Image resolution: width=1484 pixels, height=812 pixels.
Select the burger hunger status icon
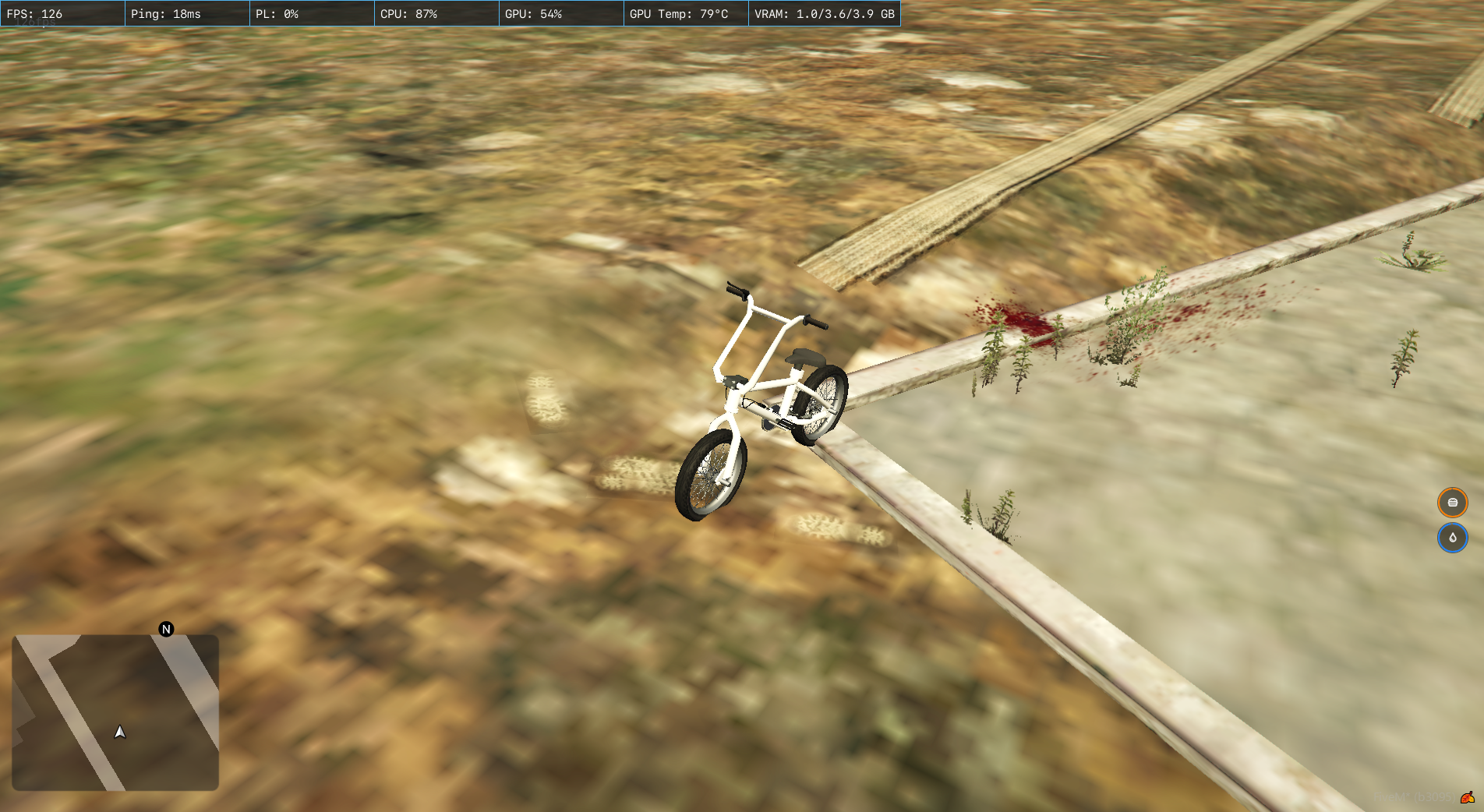[1452, 503]
